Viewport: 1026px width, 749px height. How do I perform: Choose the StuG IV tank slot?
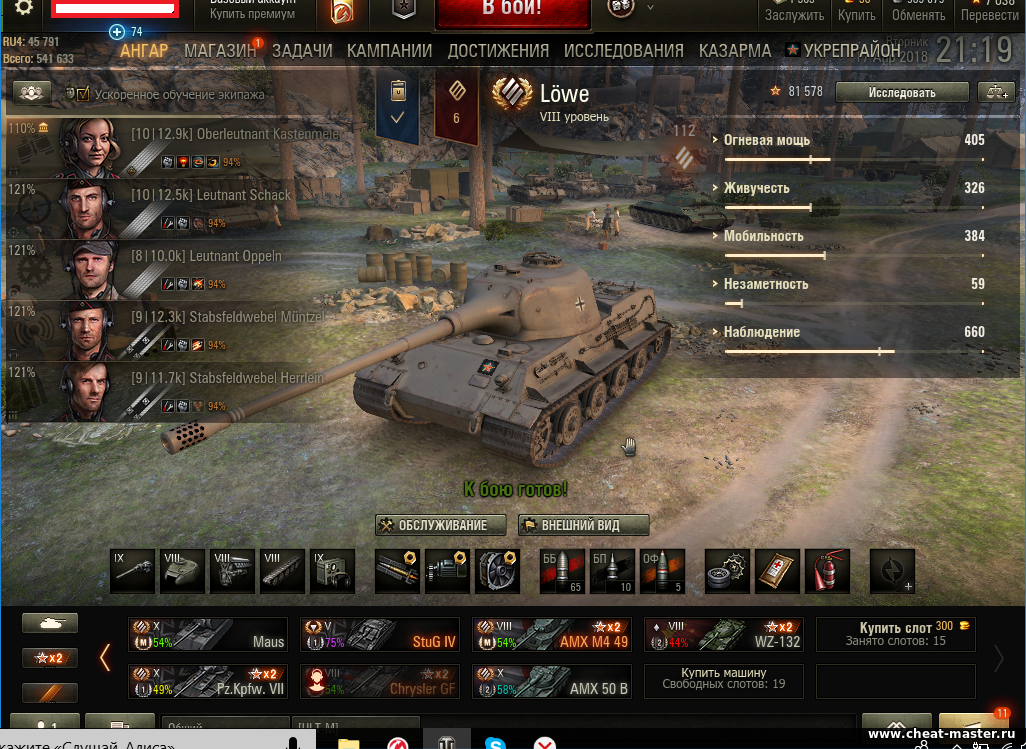(x=380, y=635)
